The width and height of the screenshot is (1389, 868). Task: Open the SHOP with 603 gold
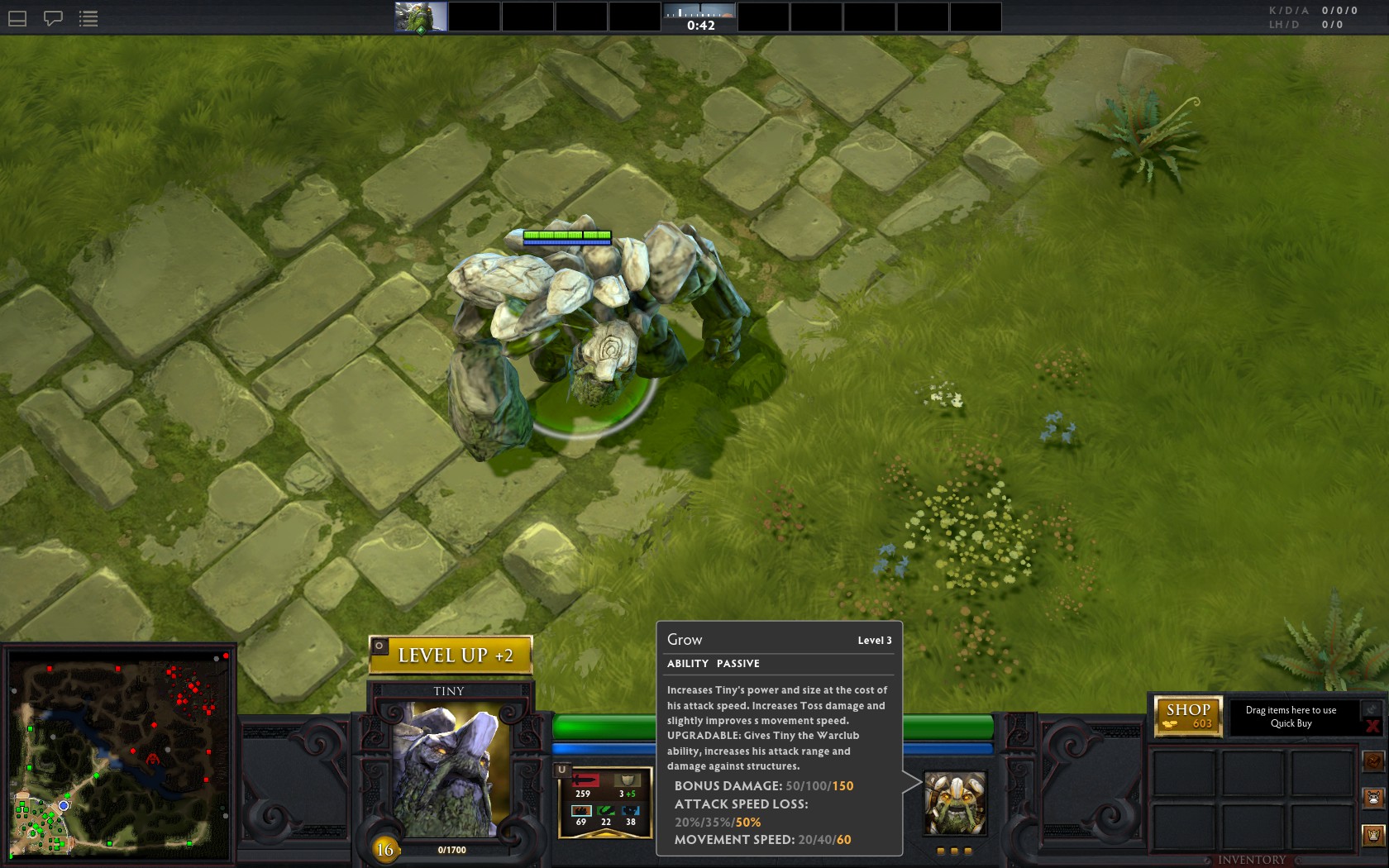click(1188, 716)
